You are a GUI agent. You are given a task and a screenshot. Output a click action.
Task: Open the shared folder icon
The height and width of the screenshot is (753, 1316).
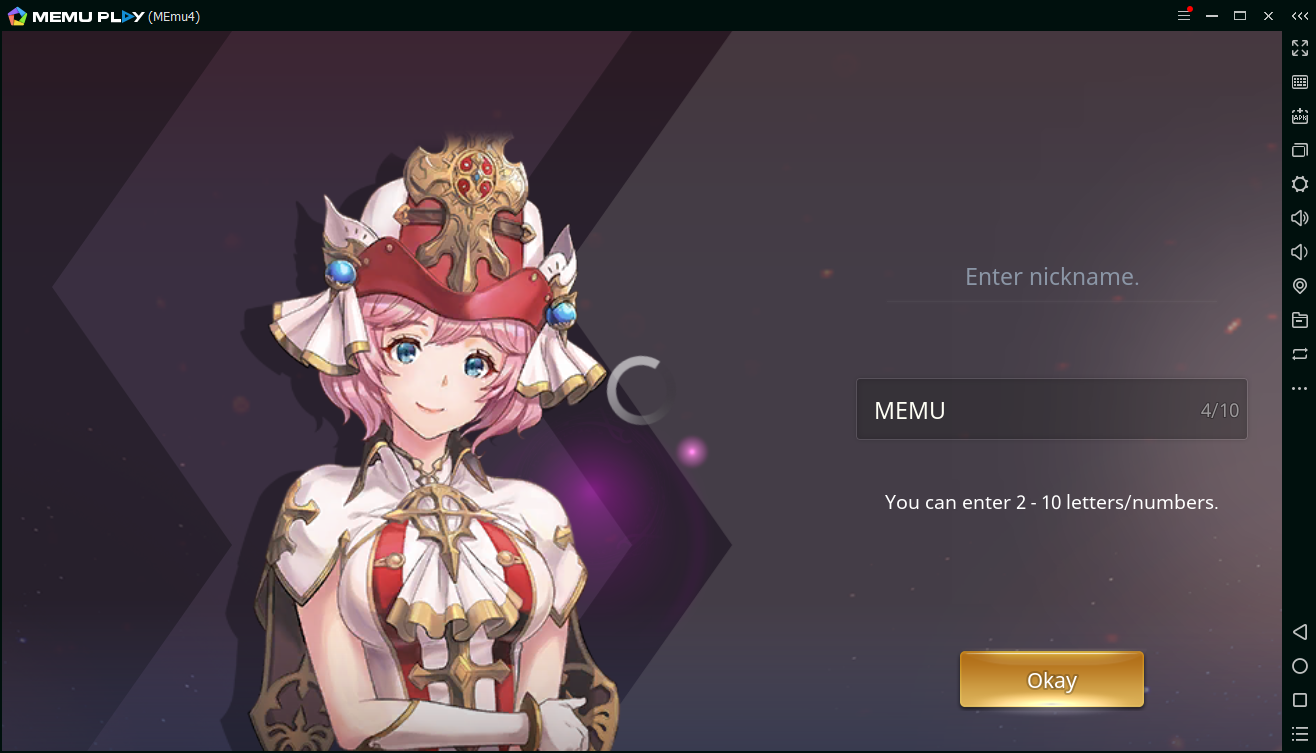(1299, 320)
